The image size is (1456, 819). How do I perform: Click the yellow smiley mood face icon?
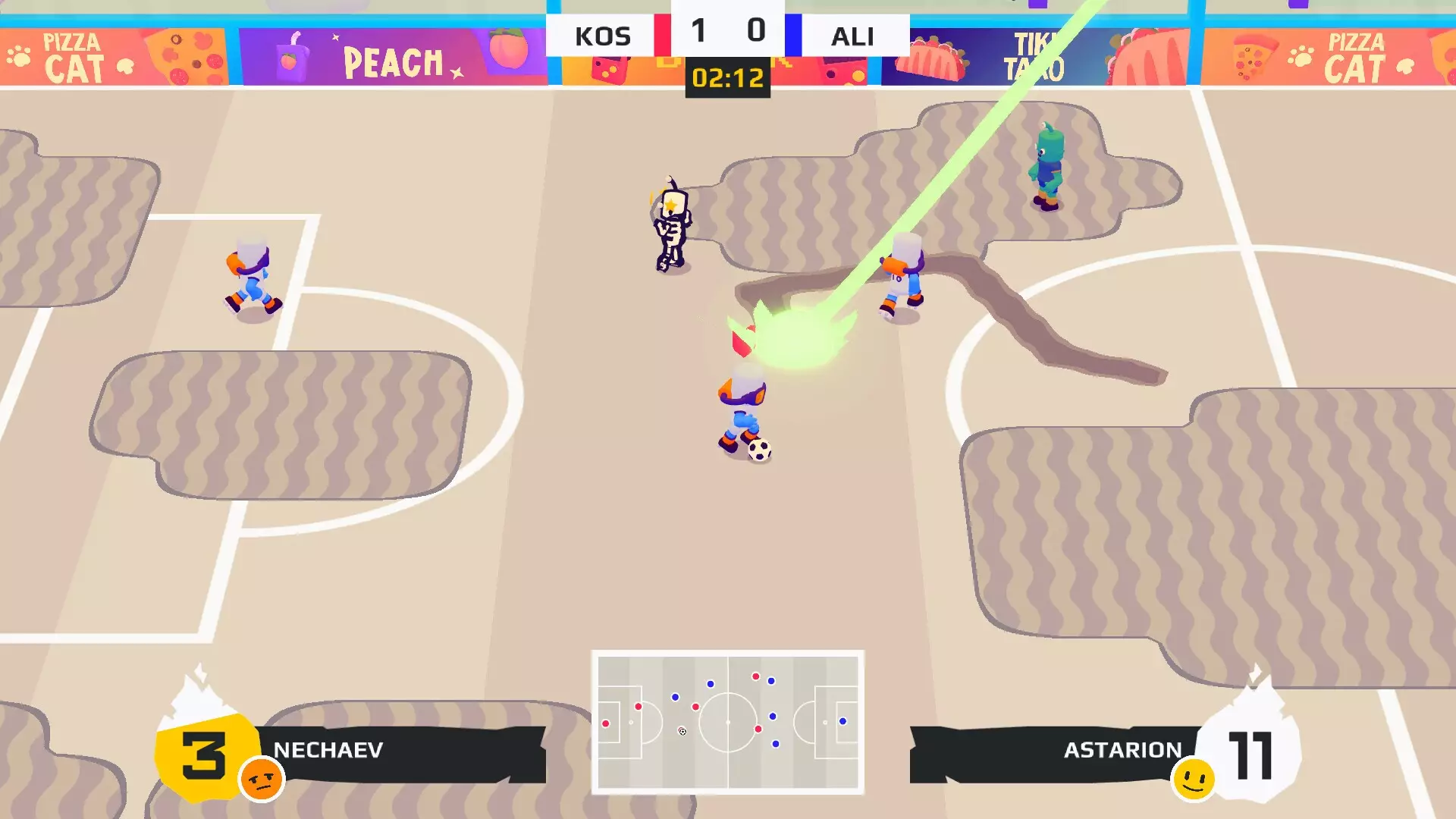1194,780
